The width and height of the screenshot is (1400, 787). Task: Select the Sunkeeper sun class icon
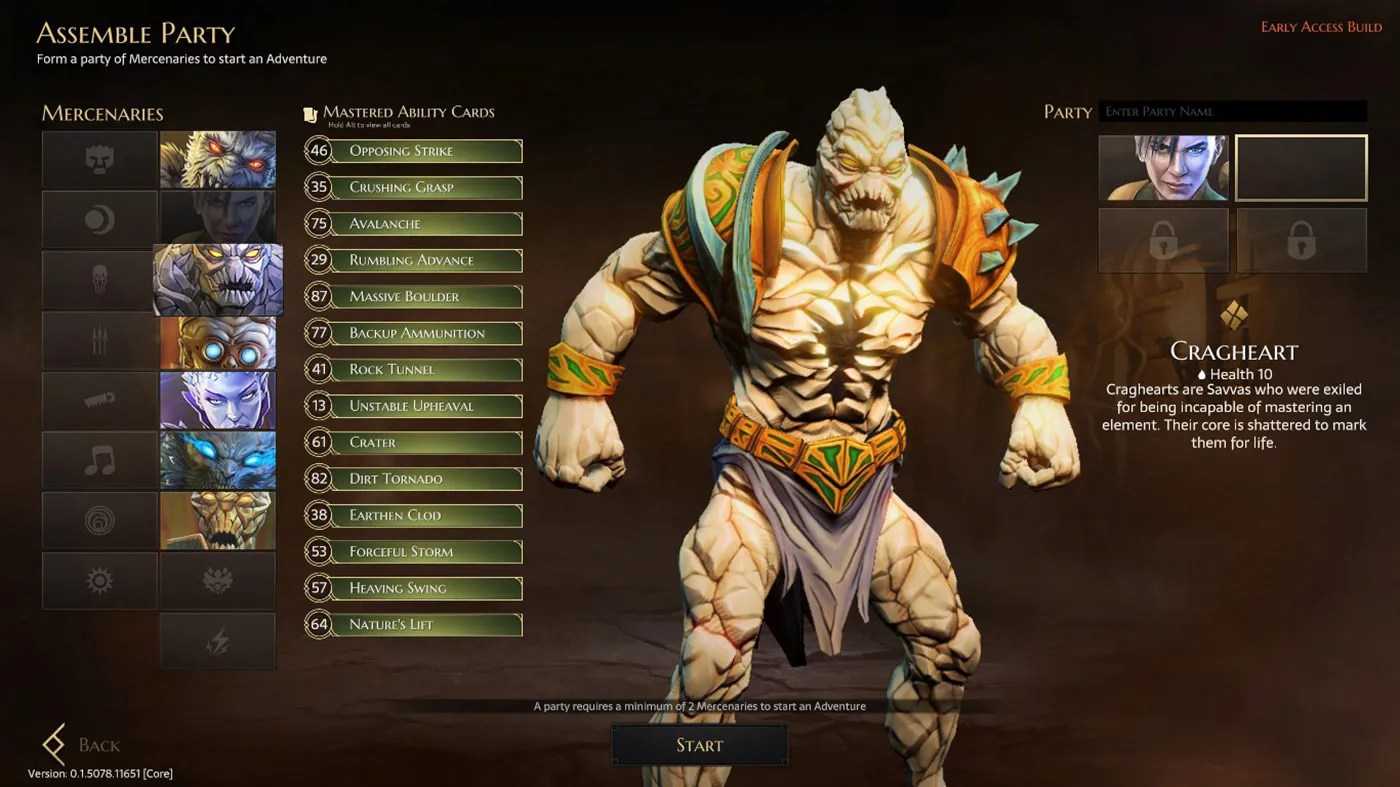pos(99,579)
